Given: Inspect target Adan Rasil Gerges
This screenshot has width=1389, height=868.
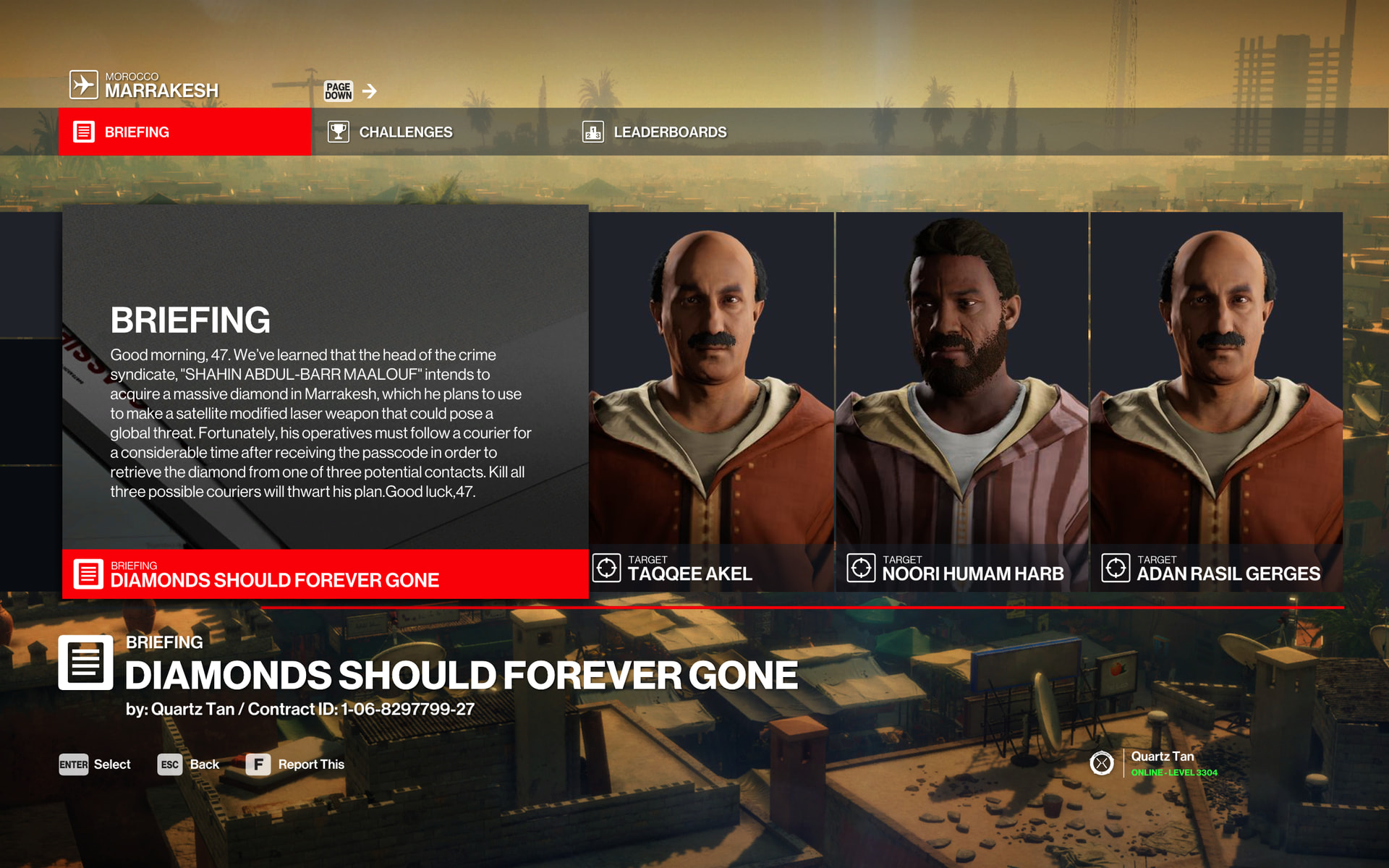Looking at the screenshot, I should pyautogui.click(x=1216, y=401).
